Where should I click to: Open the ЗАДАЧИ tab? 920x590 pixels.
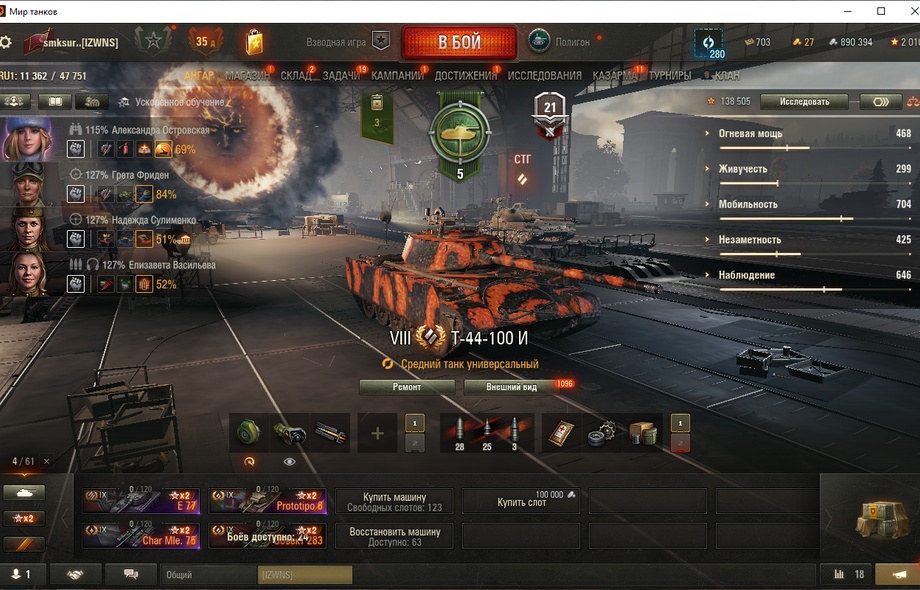341,76
